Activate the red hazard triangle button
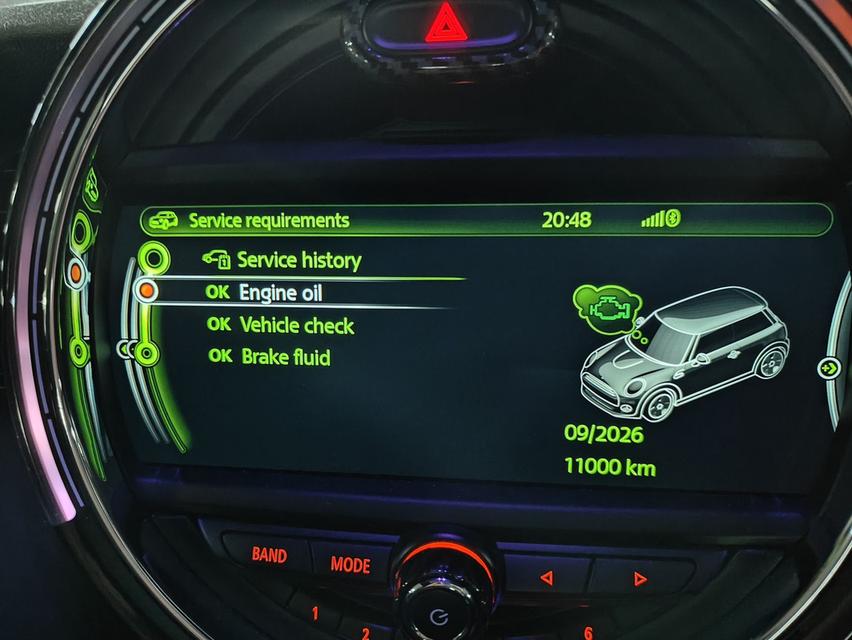This screenshot has width=852, height=640. (445, 24)
